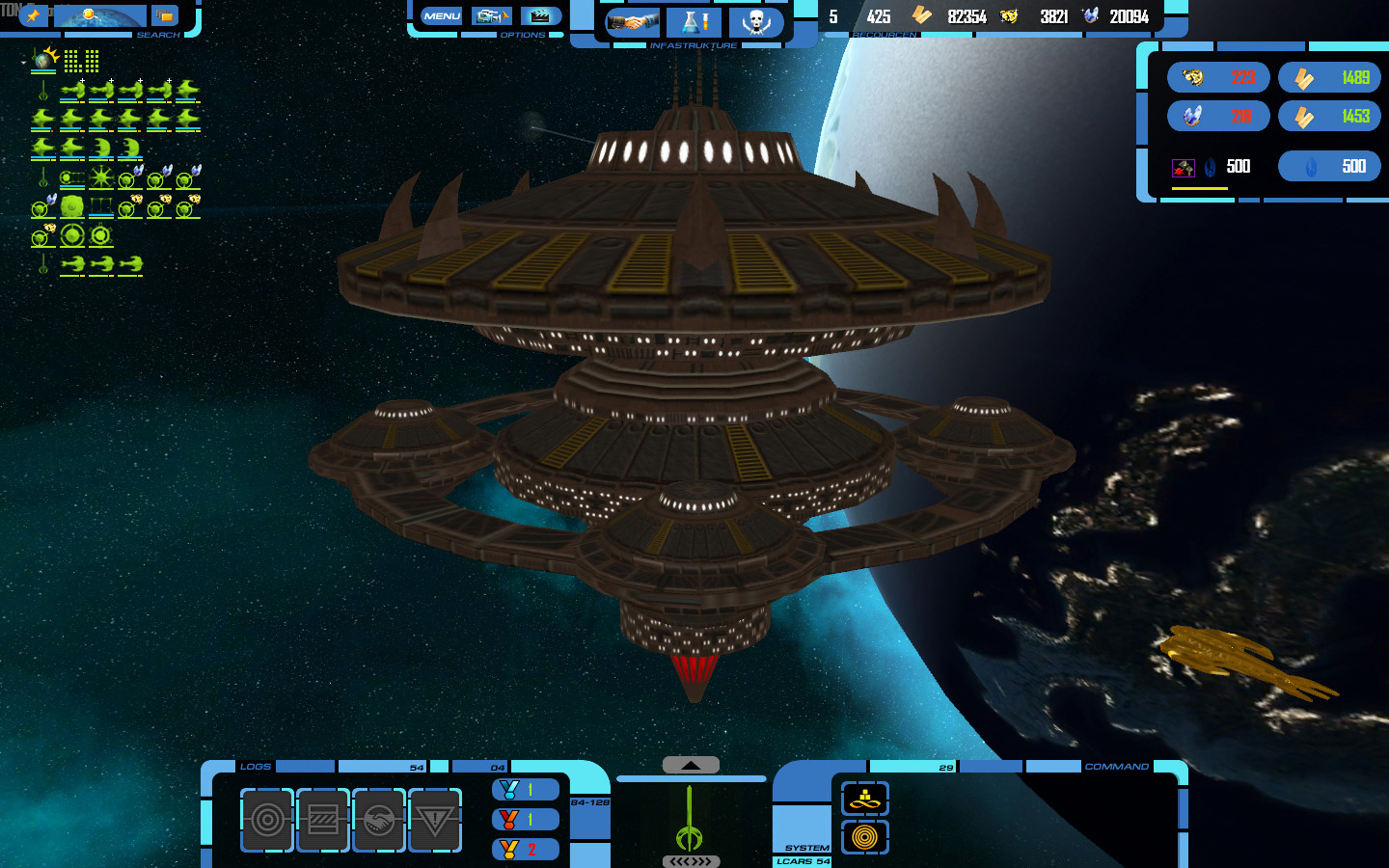This screenshot has width=1389, height=868.
Task: Click the planet search thumbnail
Action: [100, 16]
